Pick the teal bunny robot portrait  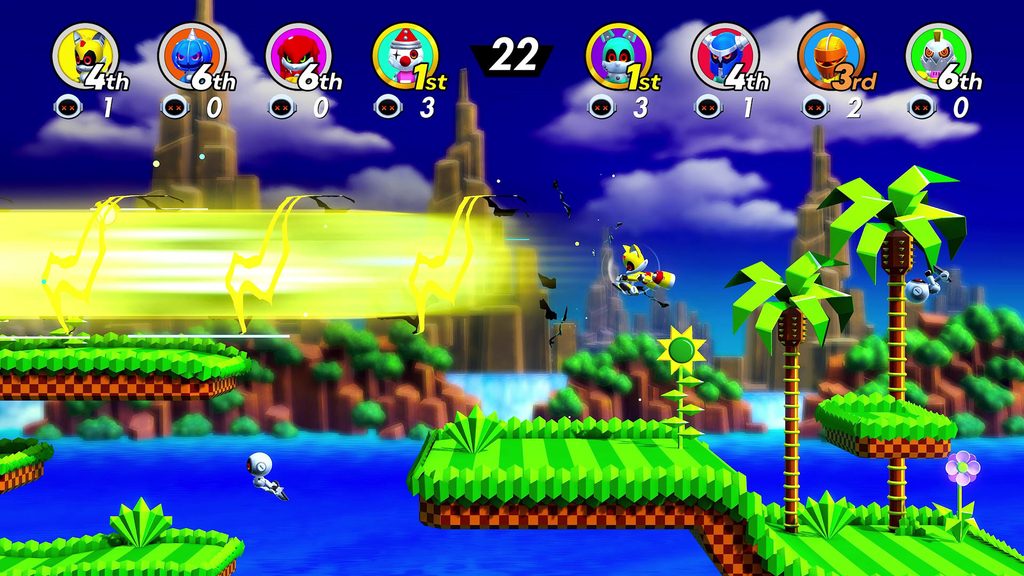pyautogui.click(x=617, y=55)
